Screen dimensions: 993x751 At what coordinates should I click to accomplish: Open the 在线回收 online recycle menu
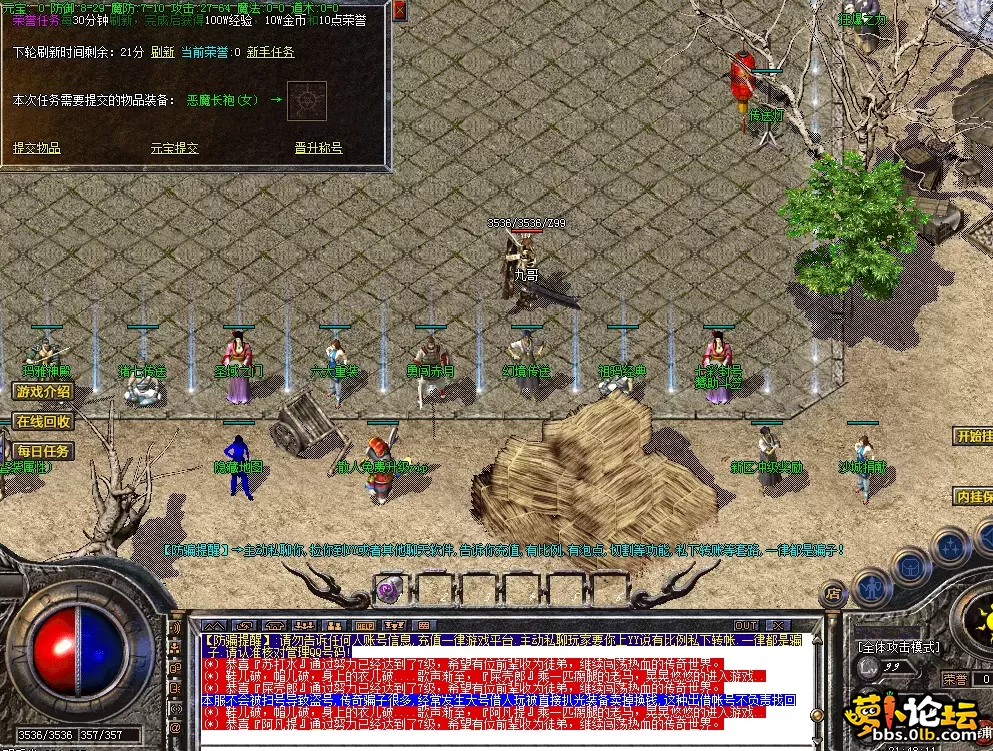click(x=43, y=422)
